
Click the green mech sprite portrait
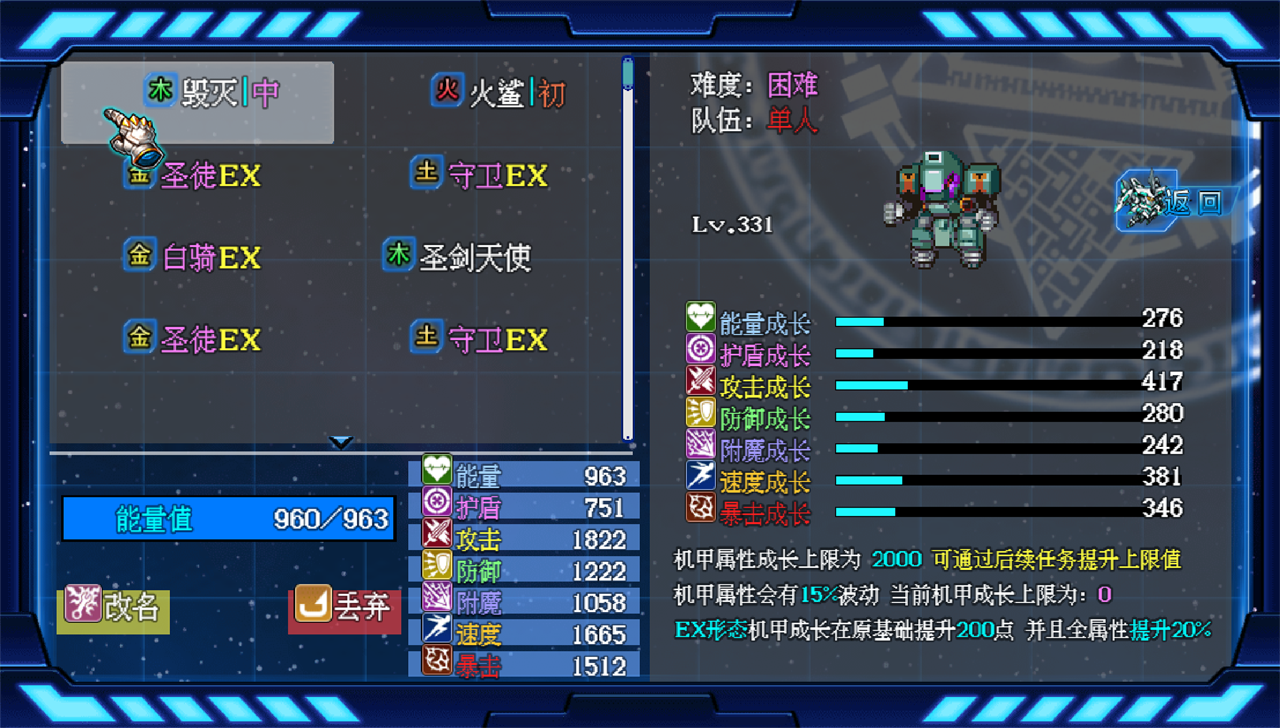[x=940, y=210]
